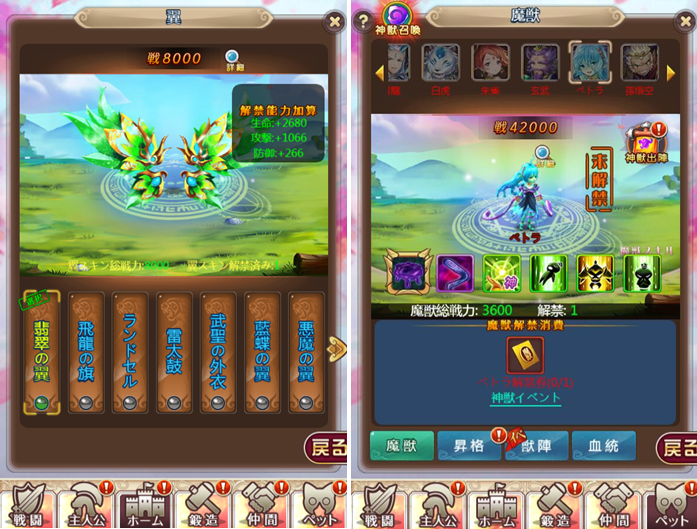
Task: Switch to the 昇格 tab
Action: [468, 446]
